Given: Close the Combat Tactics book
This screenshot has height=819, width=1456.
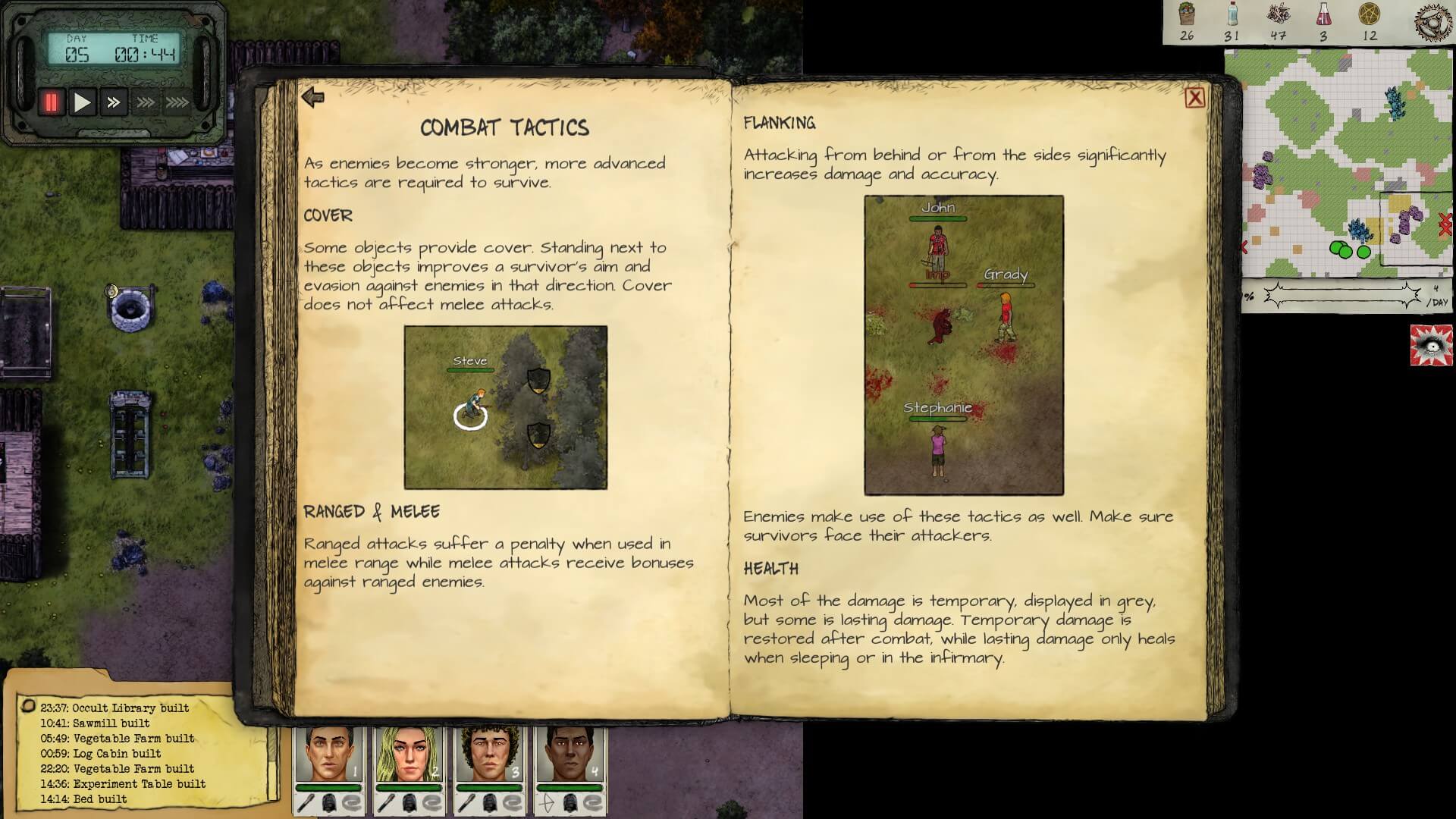Looking at the screenshot, I should (x=1194, y=98).
